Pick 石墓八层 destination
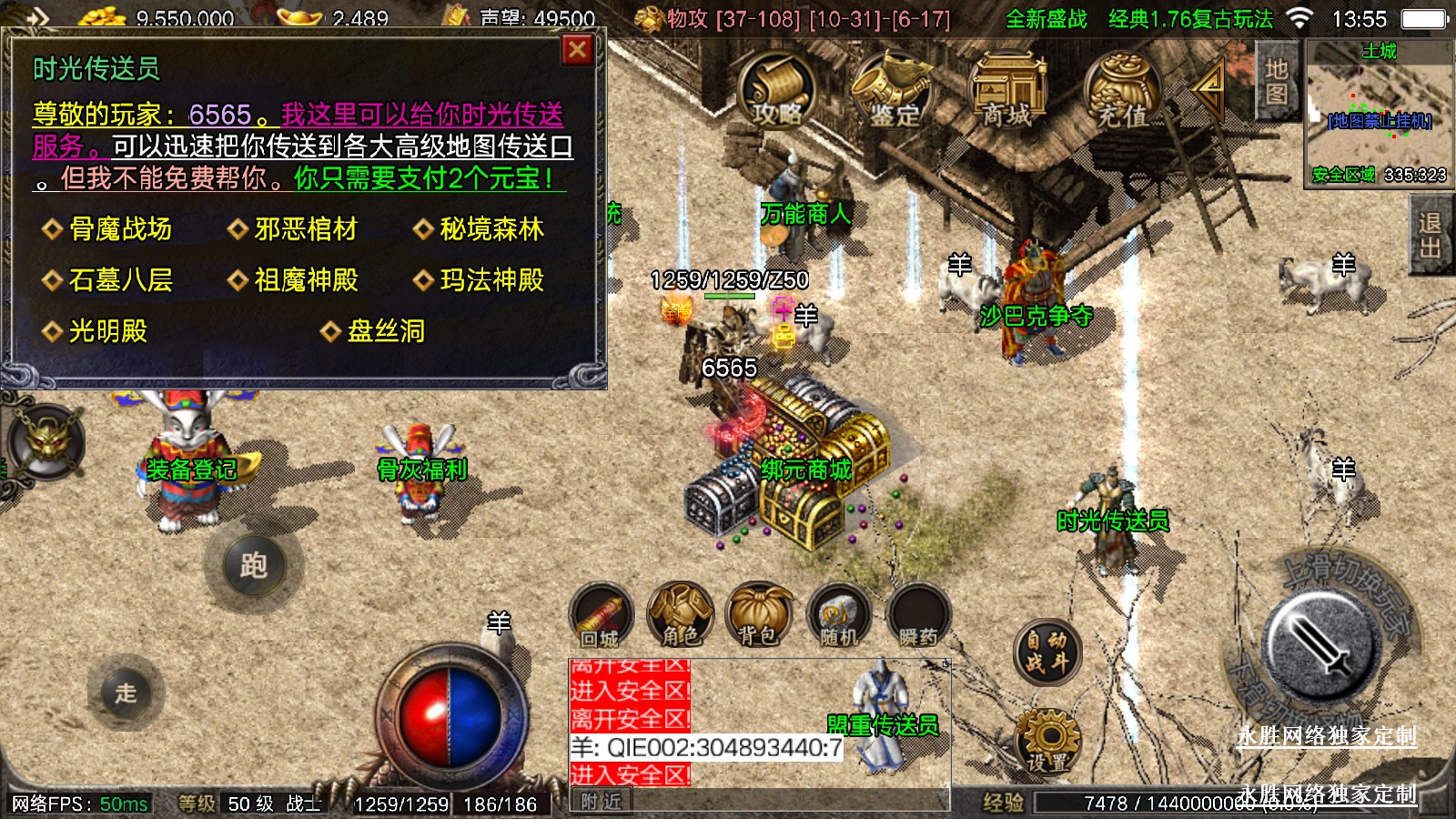 coord(120,280)
